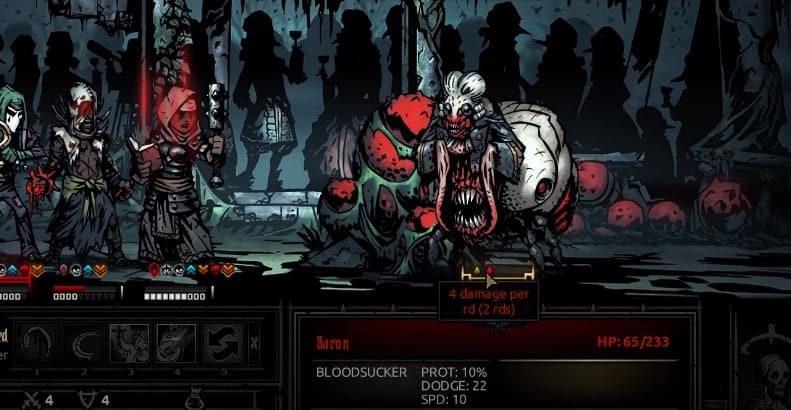Image resolution: width=791 pixels, height=410 pixels.
Task: Choose the crescent slash skill icon
Action: pyautogui.click(x=84, y=343)
